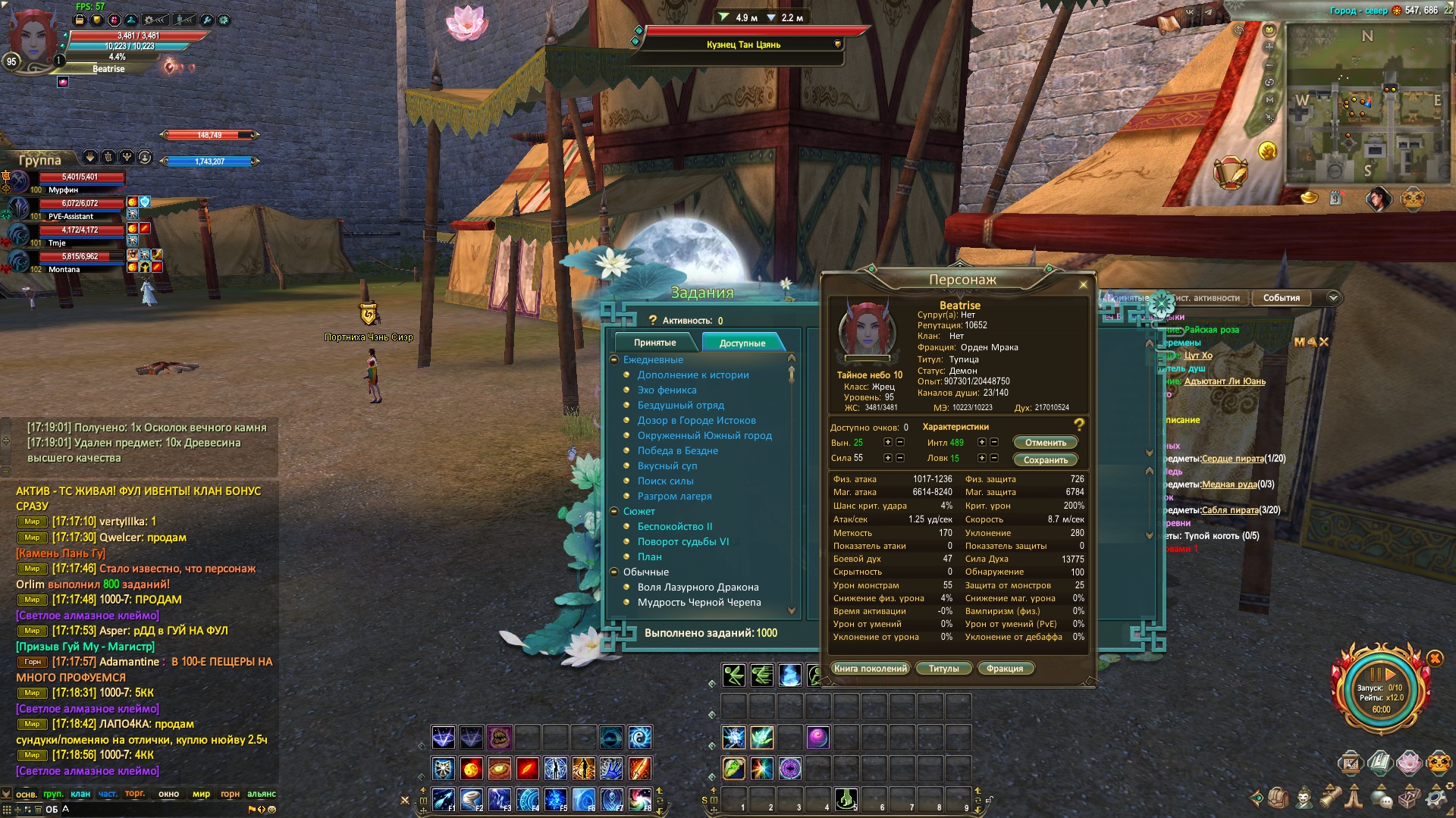Select the Доступные quests tab
The image size is (1456, 818).
(x=742, y=343)
